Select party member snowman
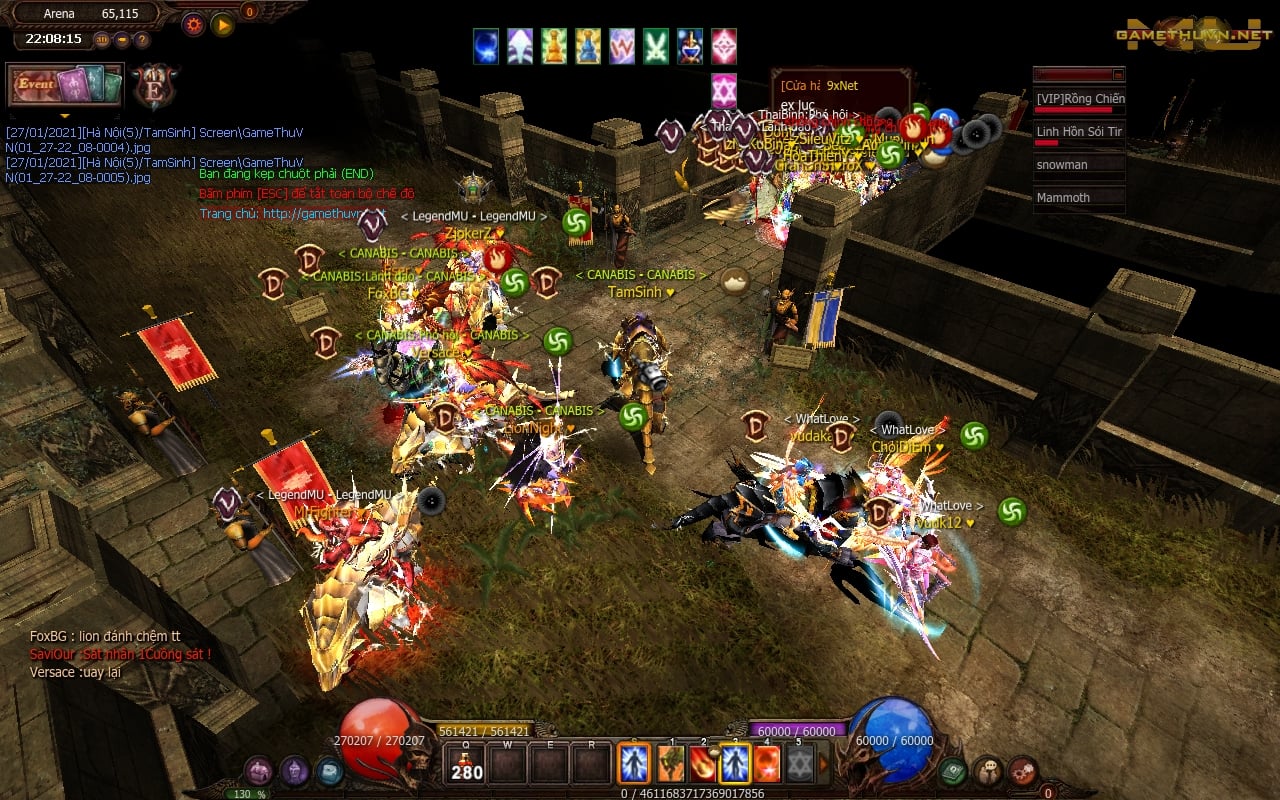The image size is (1280, 800). coord(1079,165)
